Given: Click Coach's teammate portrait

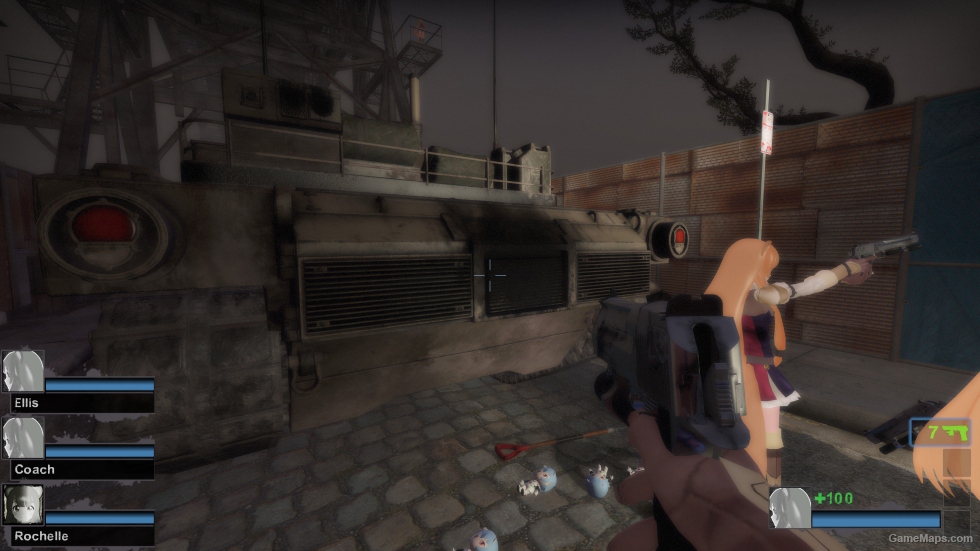Looking at the screenshot, I should (x=22, y=438).
